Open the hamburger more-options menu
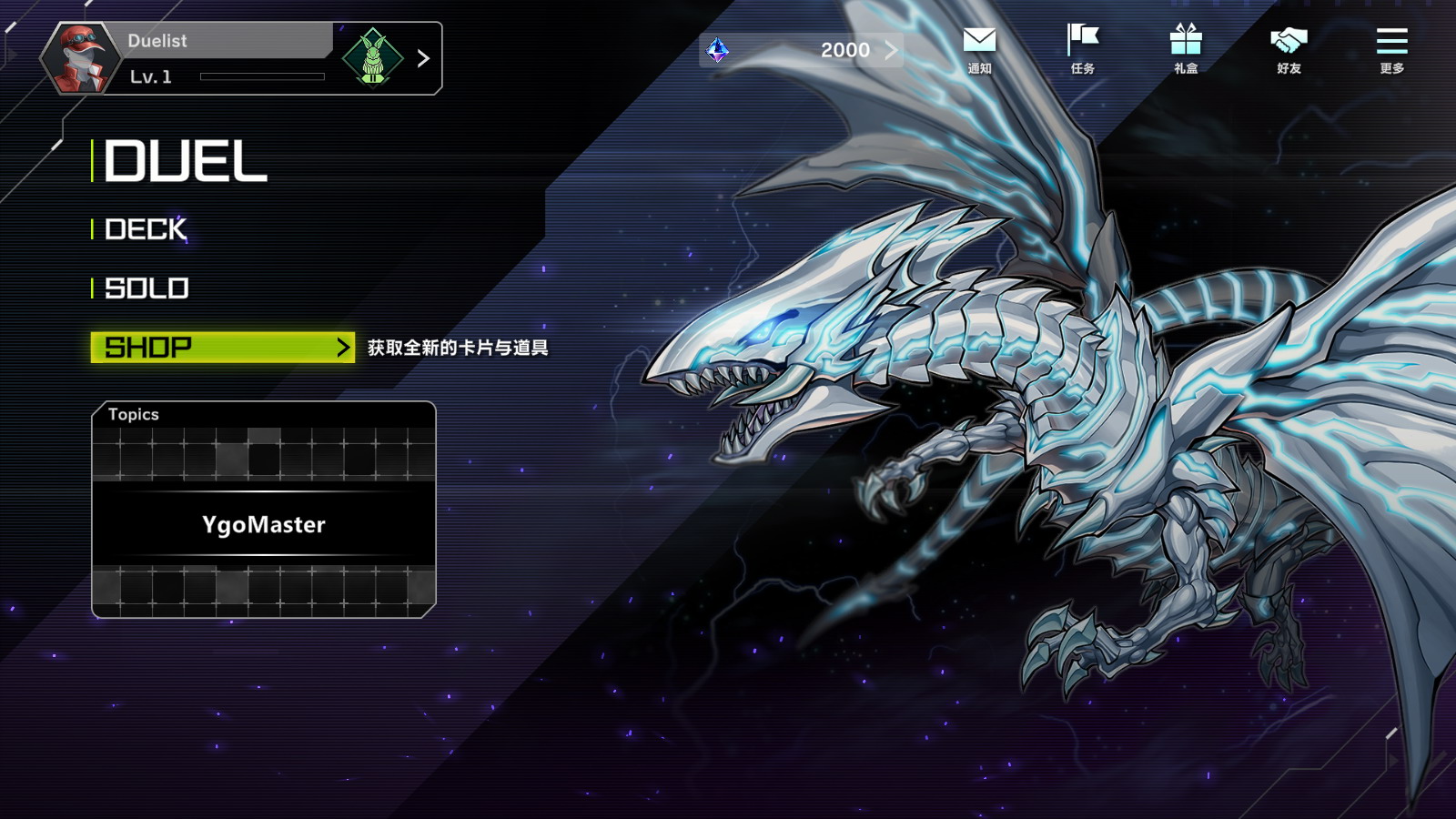 tap(1391, 49)
